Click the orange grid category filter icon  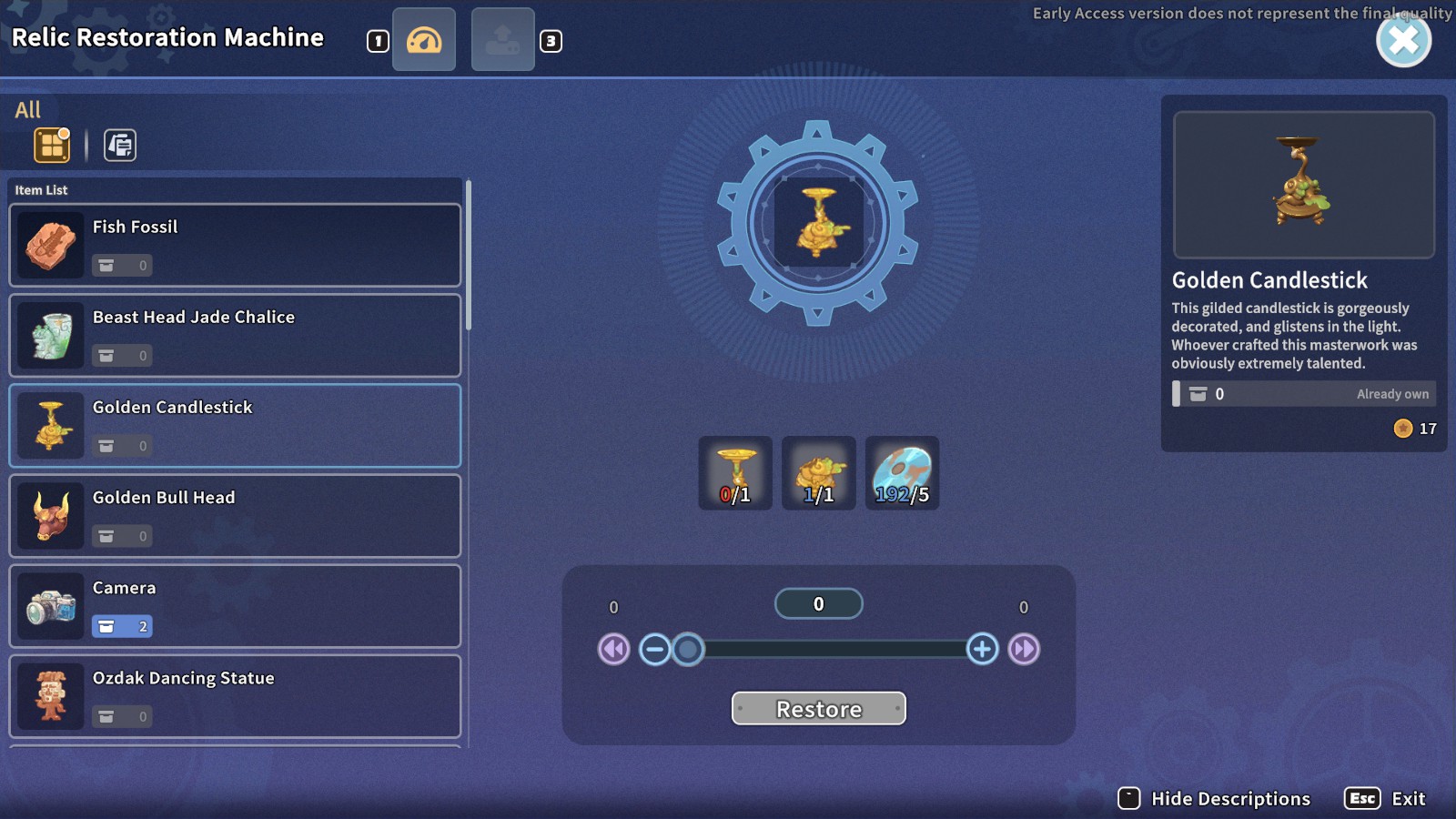click(51, 144)
